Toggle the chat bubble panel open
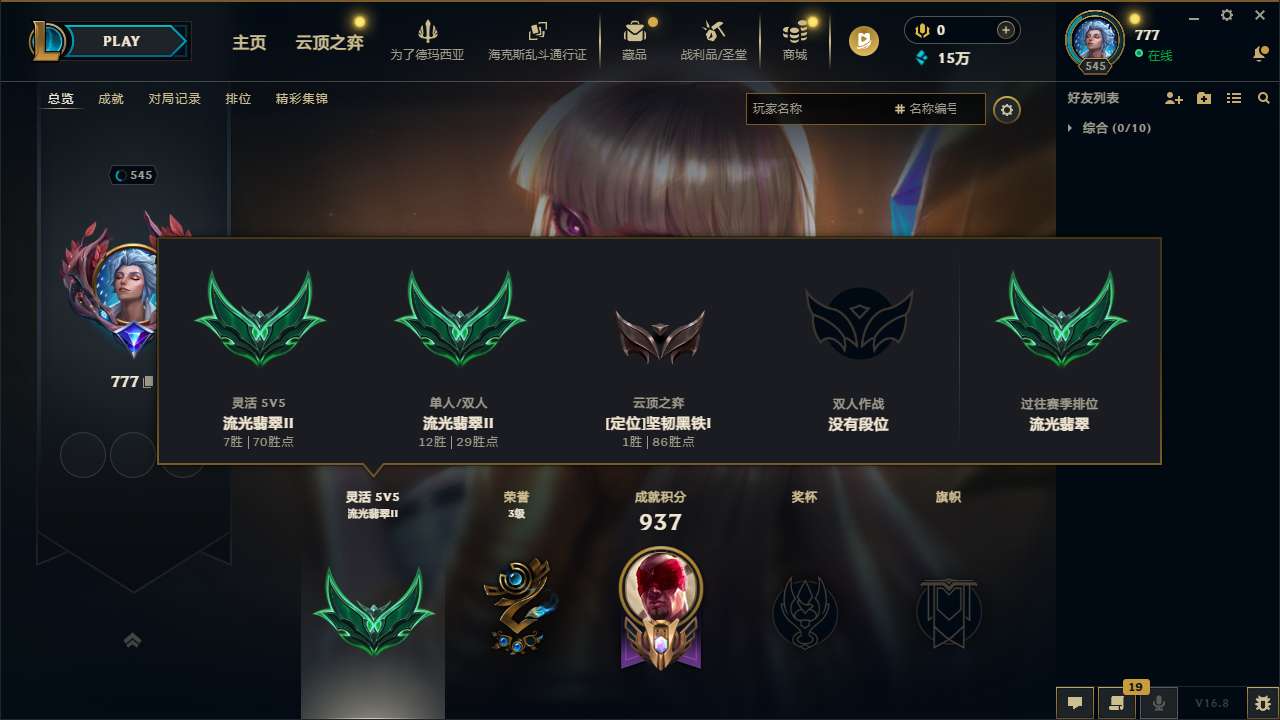1280x720 pixels. (1075, 703)
